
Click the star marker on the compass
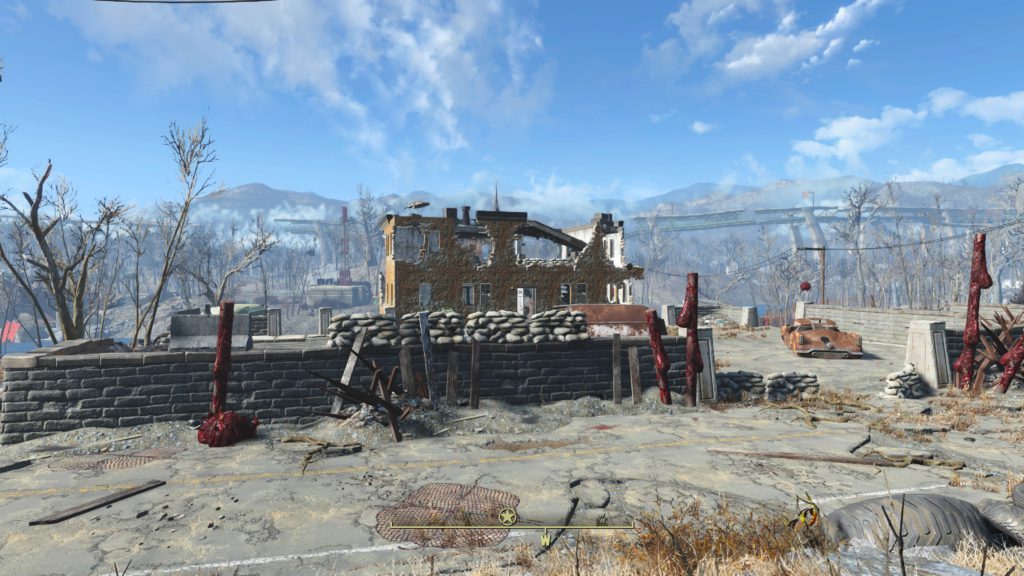tap(508, 517)
